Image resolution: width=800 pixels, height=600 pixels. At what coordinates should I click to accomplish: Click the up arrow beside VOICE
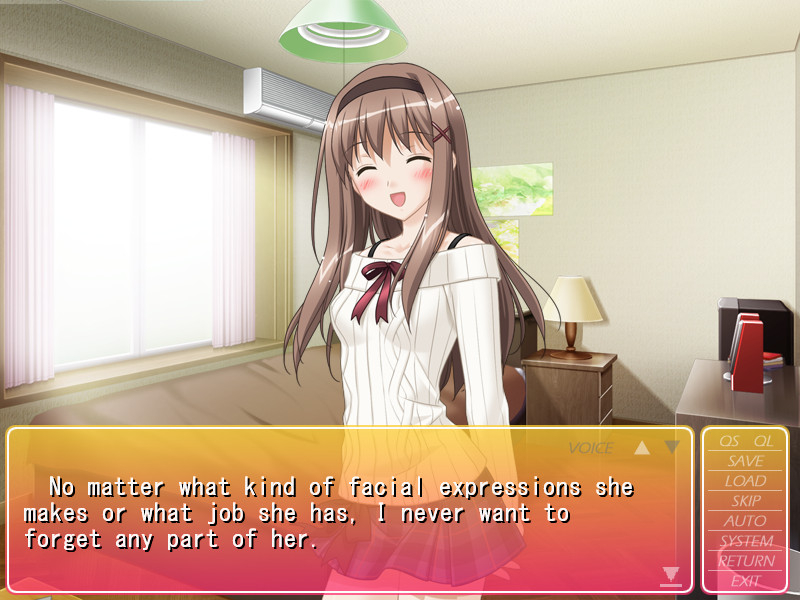pos(642,448)
